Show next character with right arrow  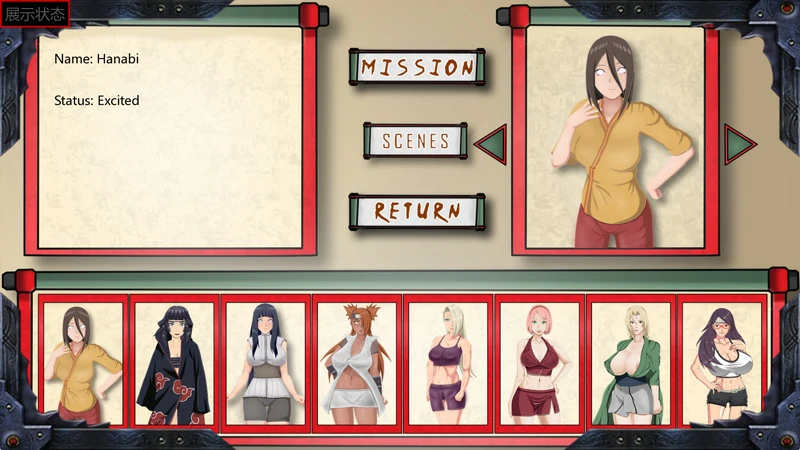coord(740,143)
